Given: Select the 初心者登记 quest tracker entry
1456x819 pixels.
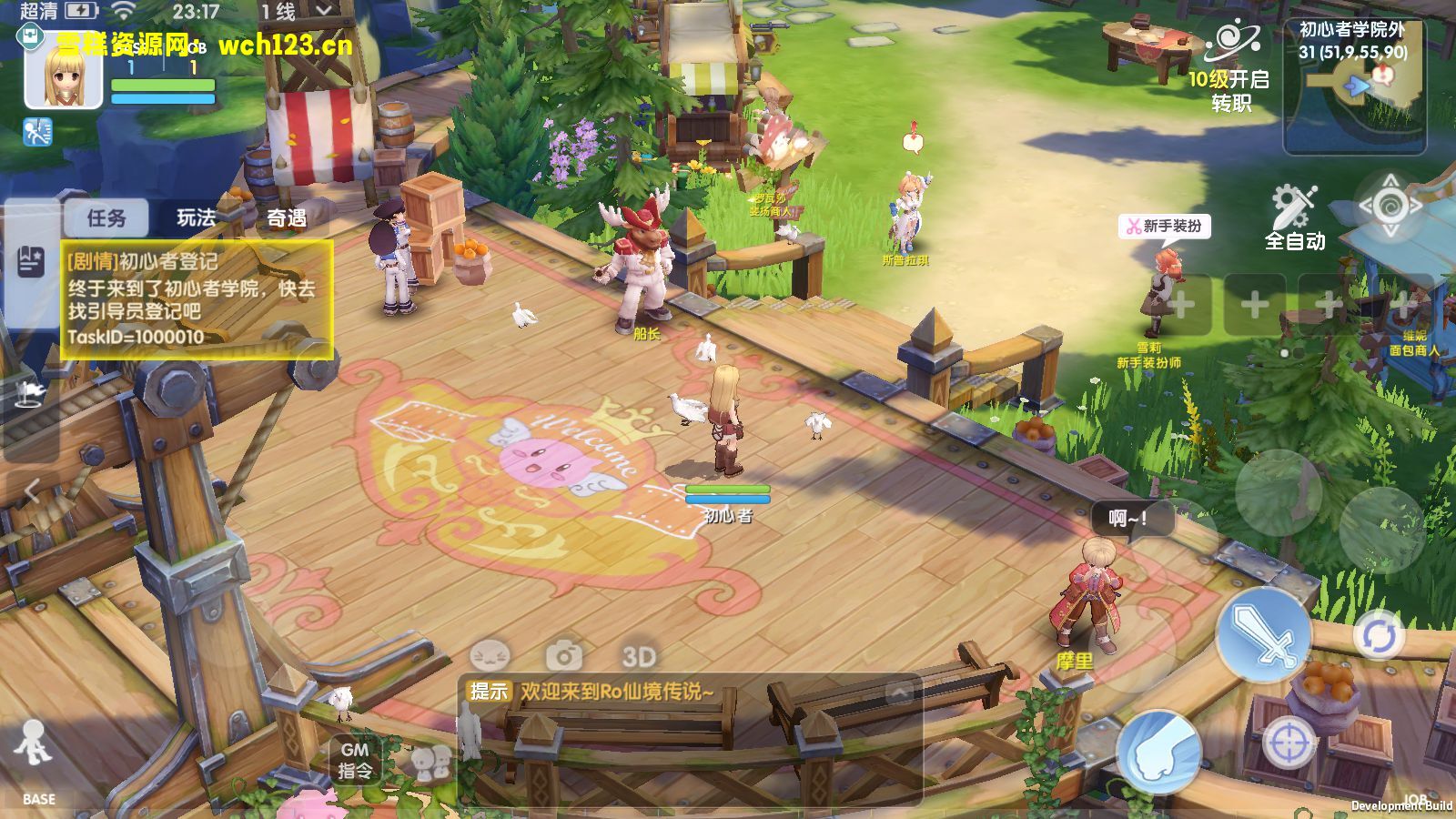Looking at the screenshot, I should 197,298.
